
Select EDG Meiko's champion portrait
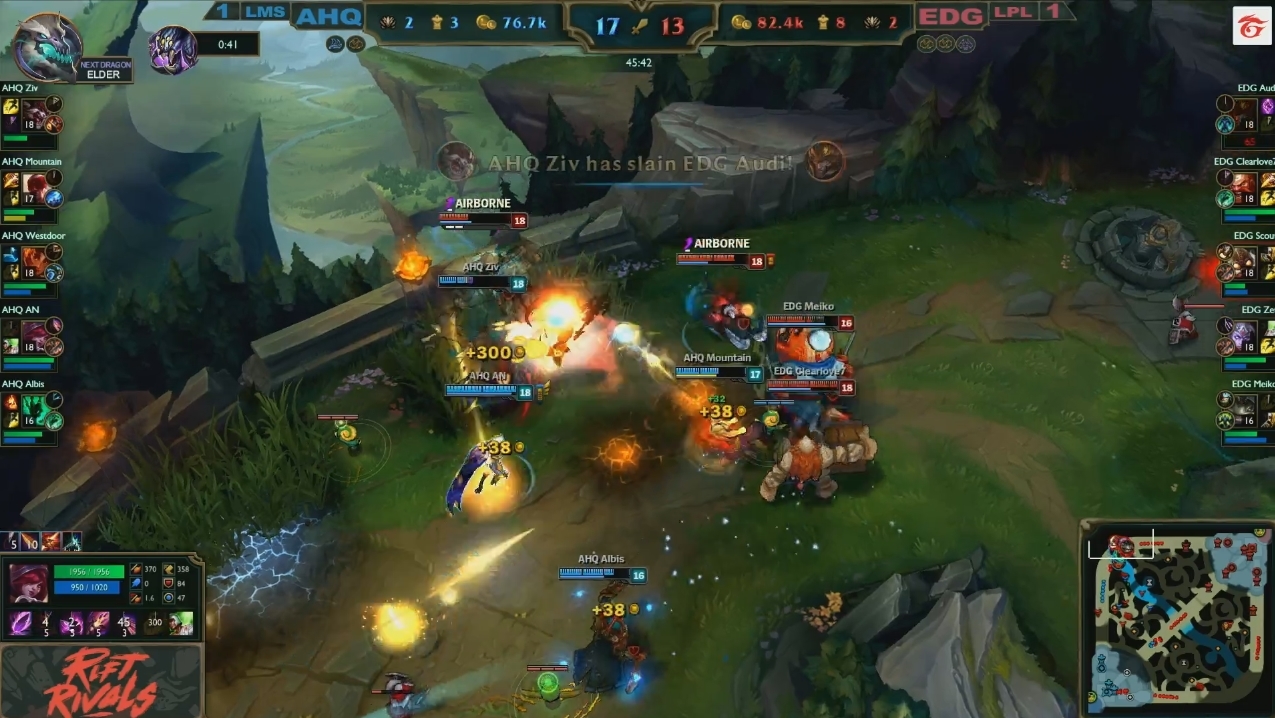[x=1243, y=409]
